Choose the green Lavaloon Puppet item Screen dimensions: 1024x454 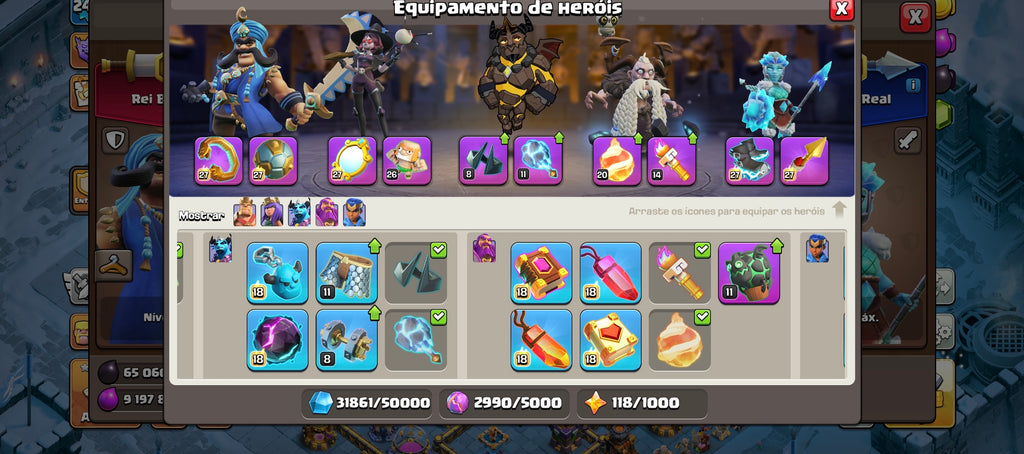pyautogui.click(x=748, y=273)
